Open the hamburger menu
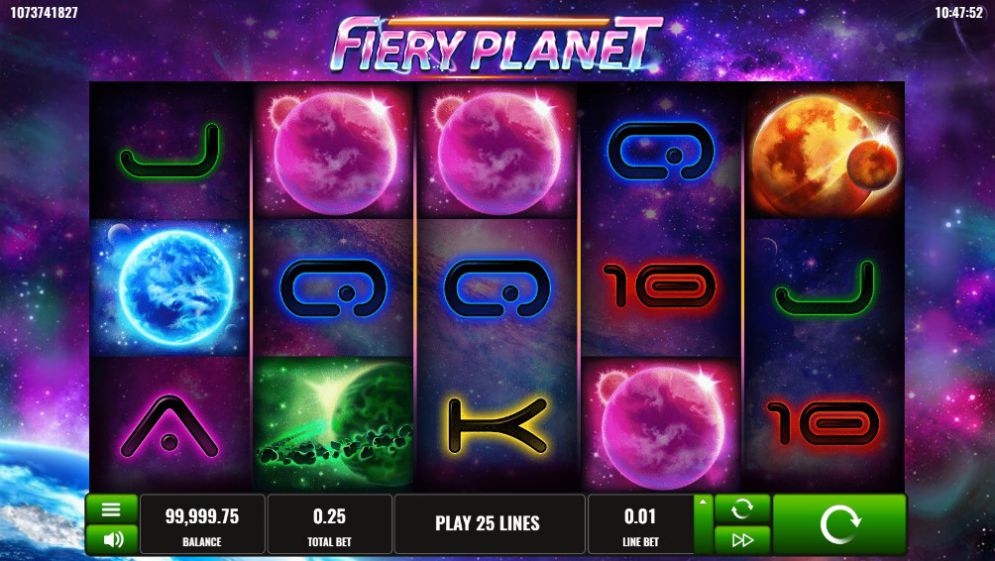Screen dimensions: 995x561 pos(112,509)
